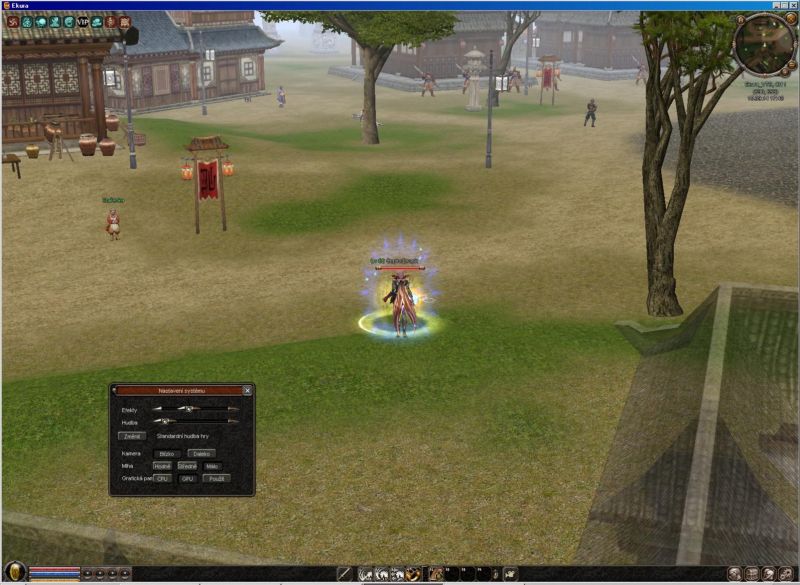The width and height of the screenshot is (800, 585).
Task: Set camera to Blízko
Action: tap(166, 453)
